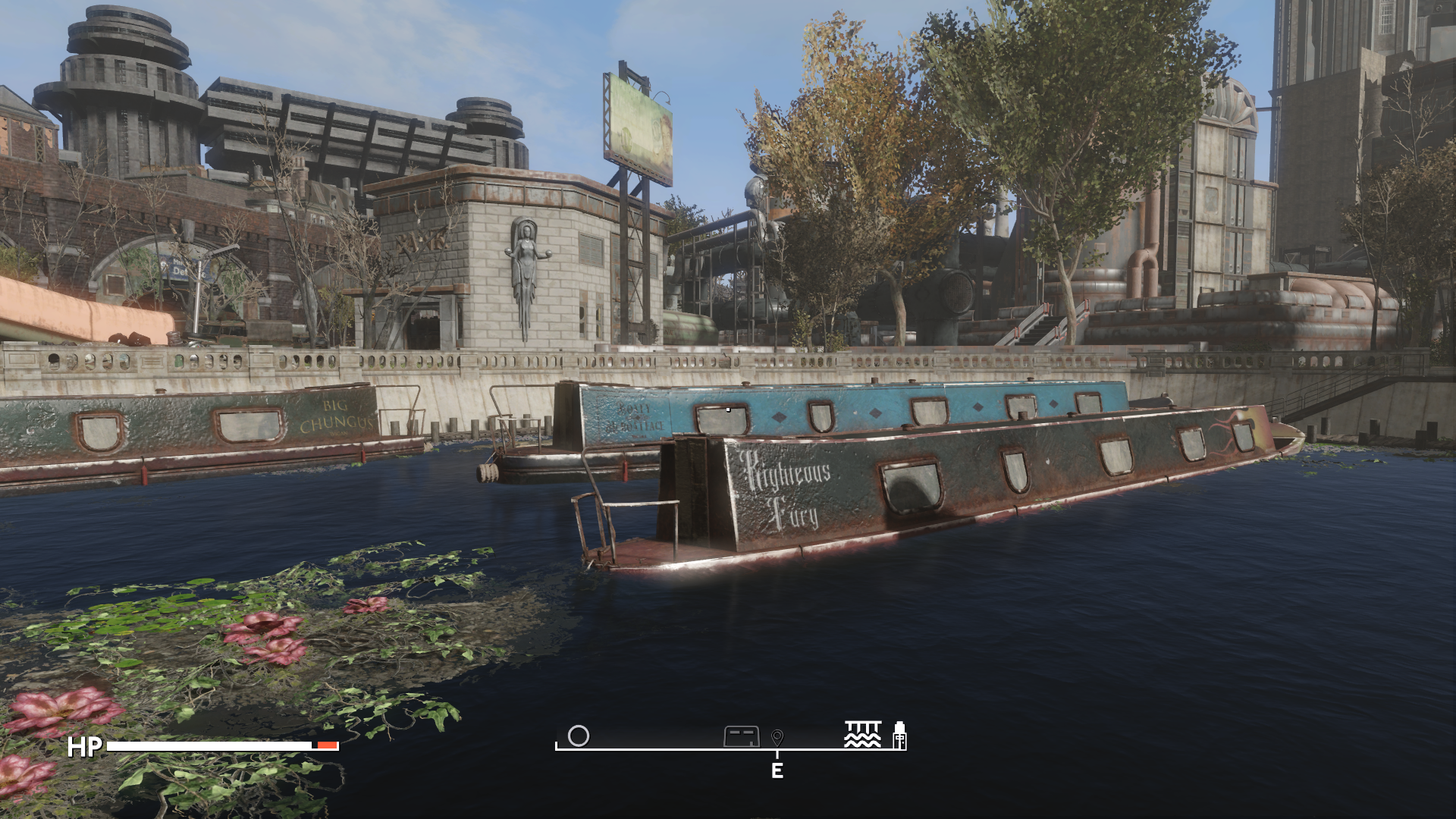Click the map pin marker on compass
1456x819 pixels.
(777, 737)
